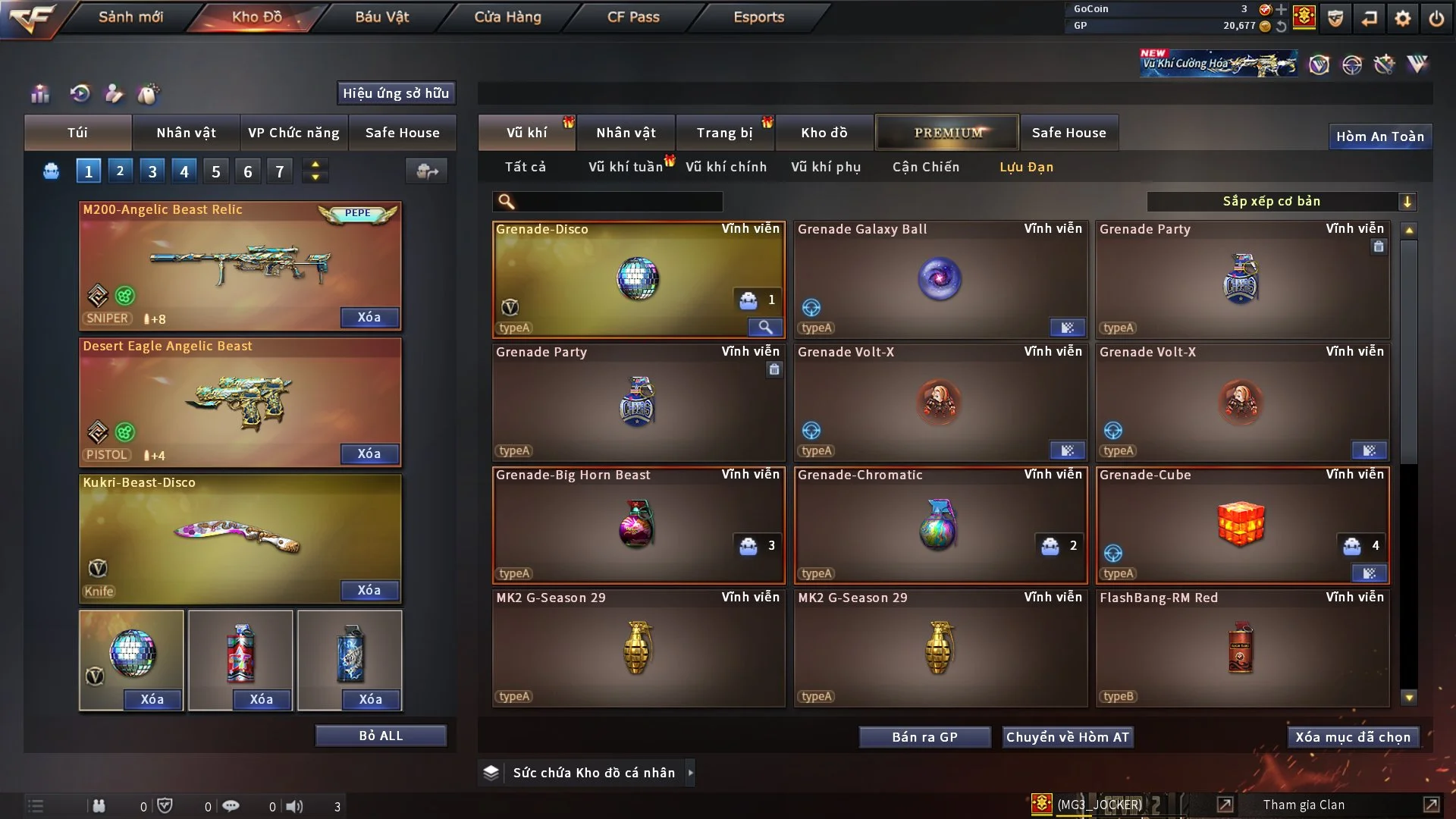Pick the Grenade-Cube item
This screenshot has width=1456, height=819.
pyautogui.click(x=1241, y=525)
